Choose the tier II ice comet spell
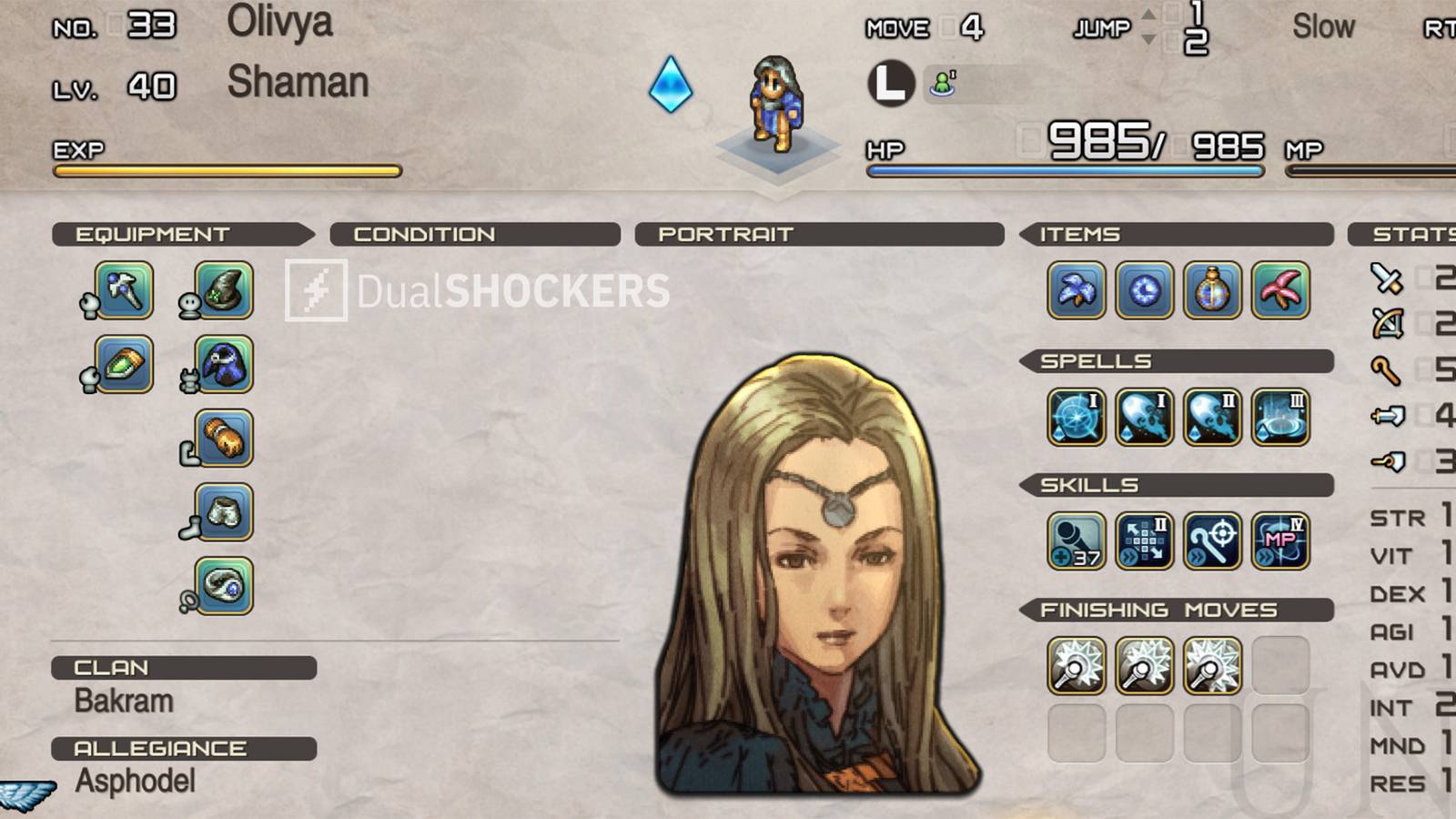Screen dimensions: 1456x819 click(1212, 417)
